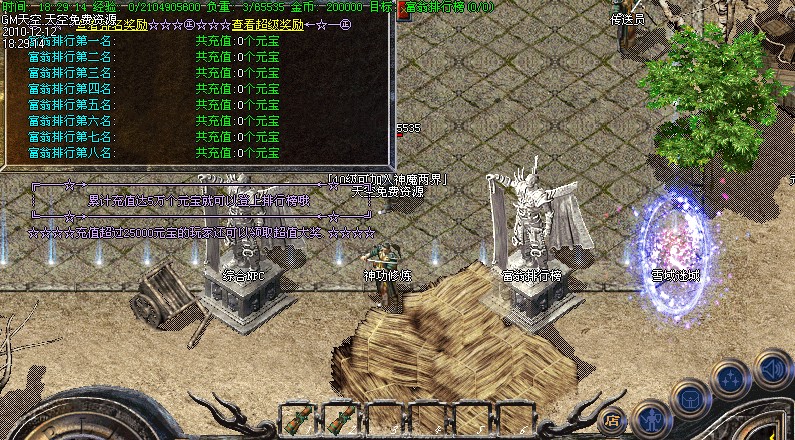Open the shop with the 店 button
This screenshot has width=795, height=440.
(x=612, y=419)
